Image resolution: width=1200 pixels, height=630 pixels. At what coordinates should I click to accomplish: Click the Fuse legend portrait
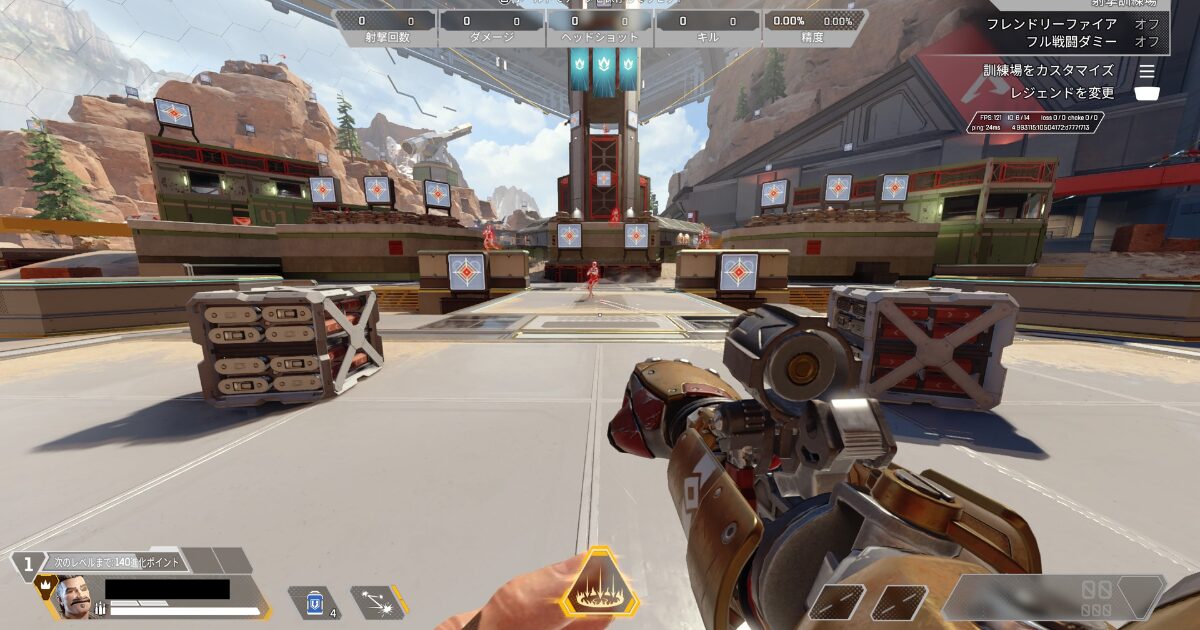click(74, 599)
